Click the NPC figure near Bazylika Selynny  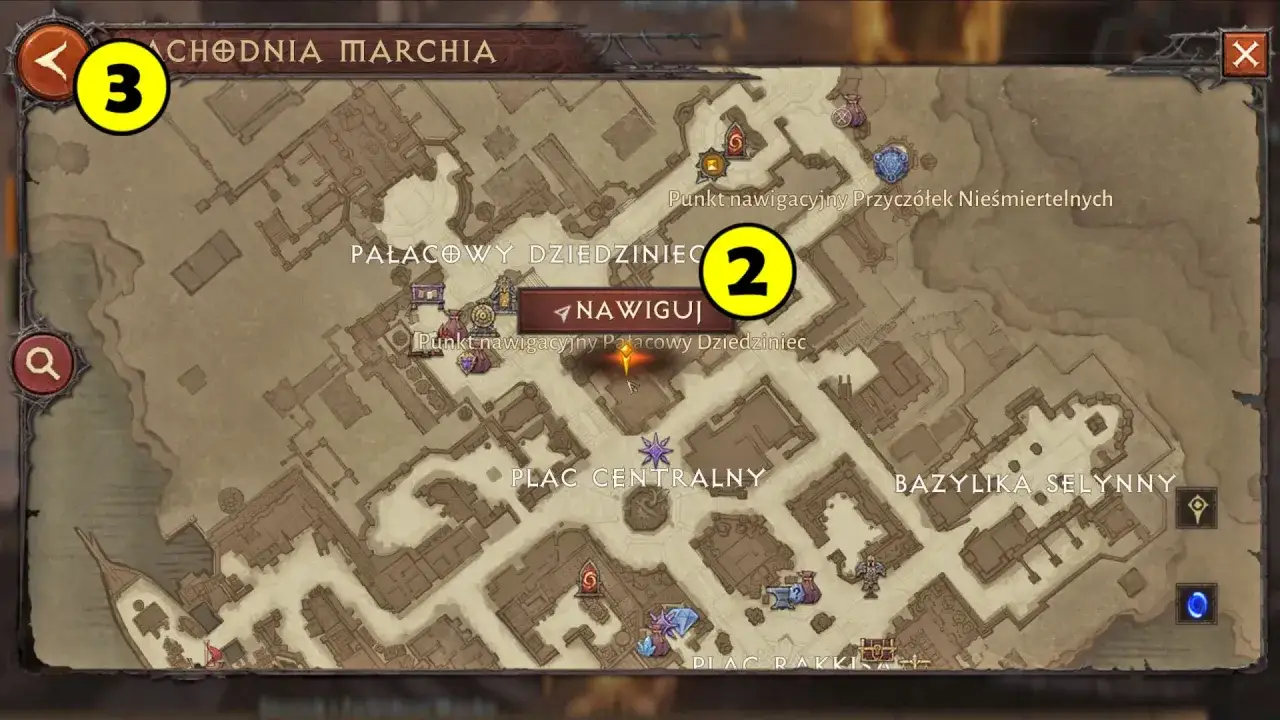[x=869, y=573]
